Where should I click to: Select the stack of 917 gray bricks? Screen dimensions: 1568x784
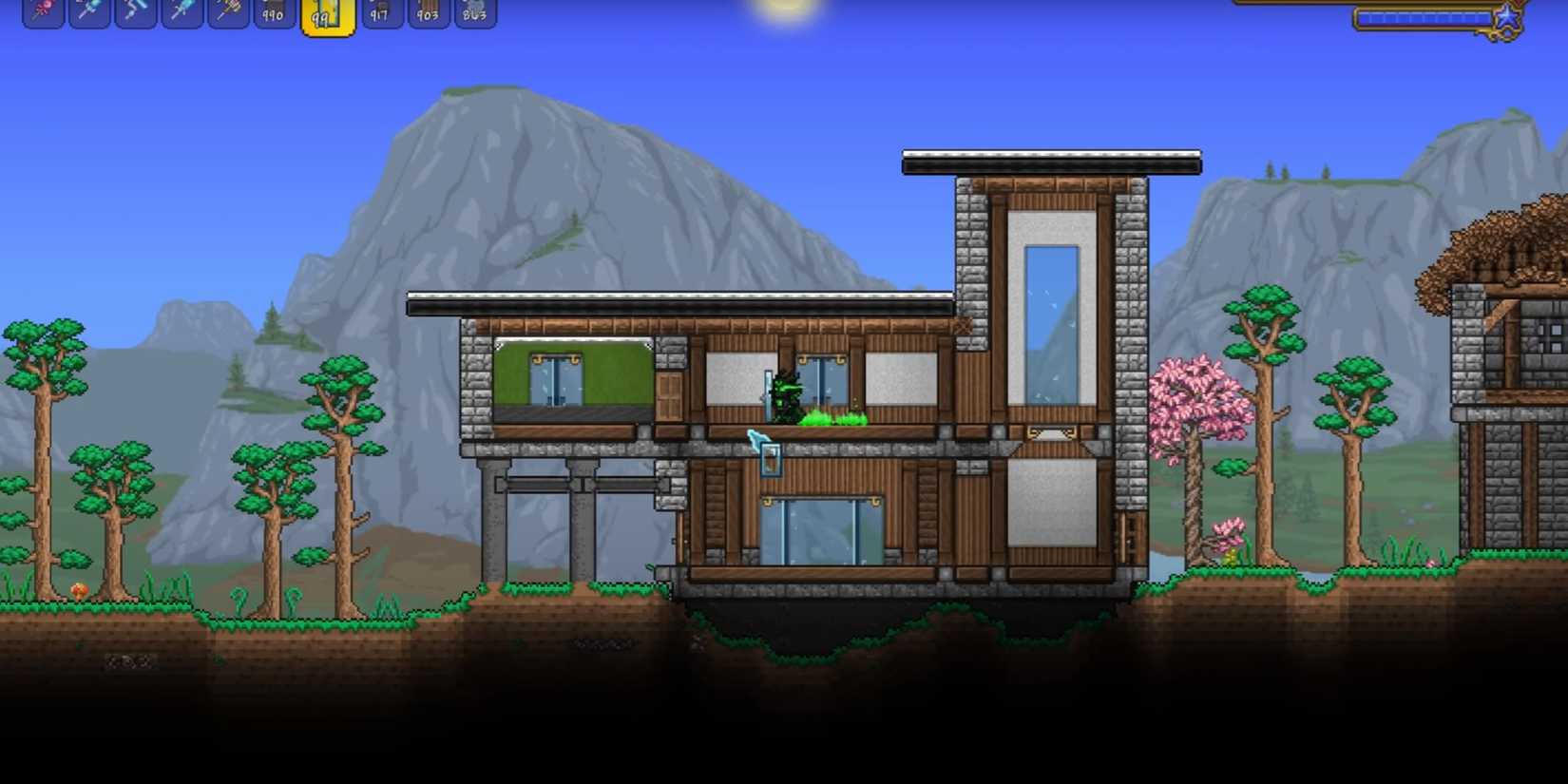click(382, 14)
